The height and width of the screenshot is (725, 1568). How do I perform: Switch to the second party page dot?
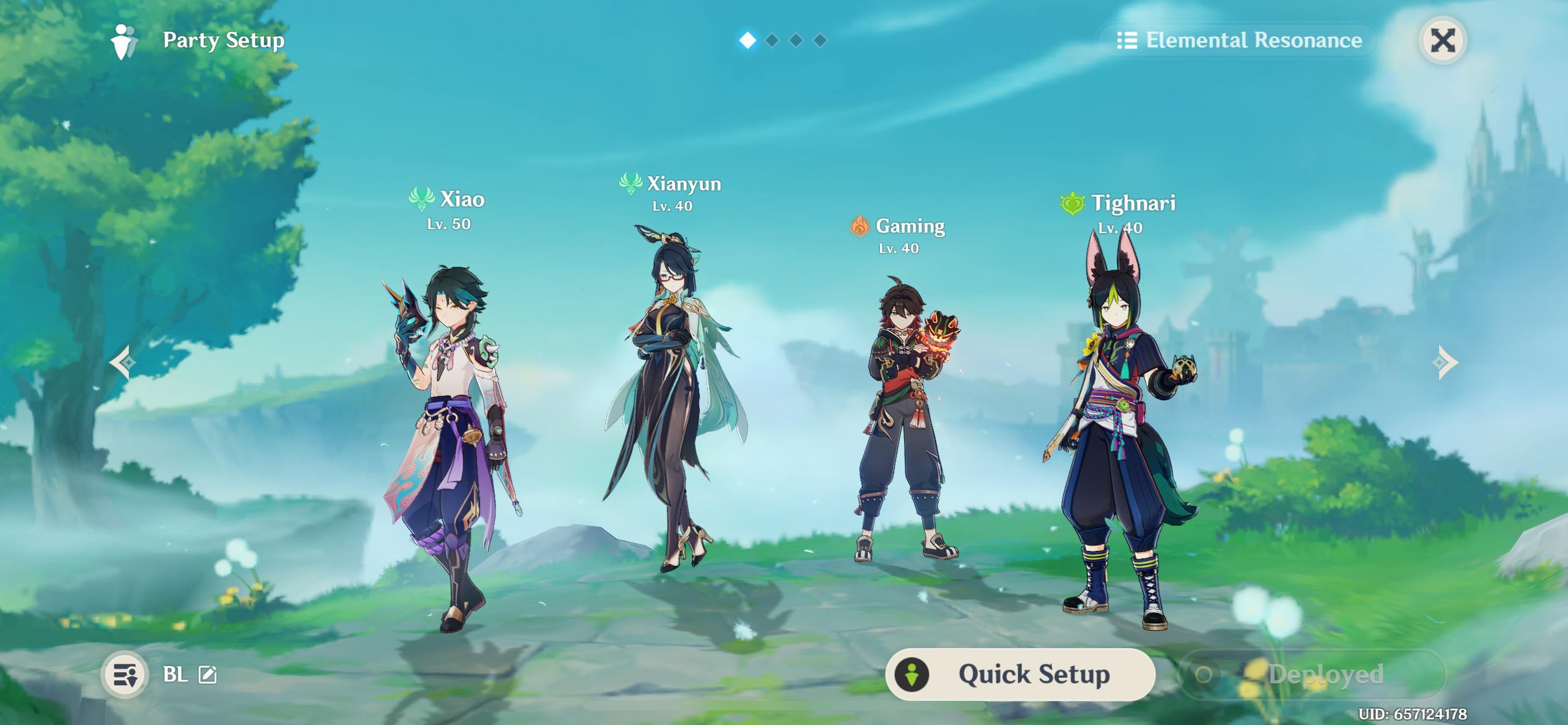pyautogui.click(x=772, y=40)
